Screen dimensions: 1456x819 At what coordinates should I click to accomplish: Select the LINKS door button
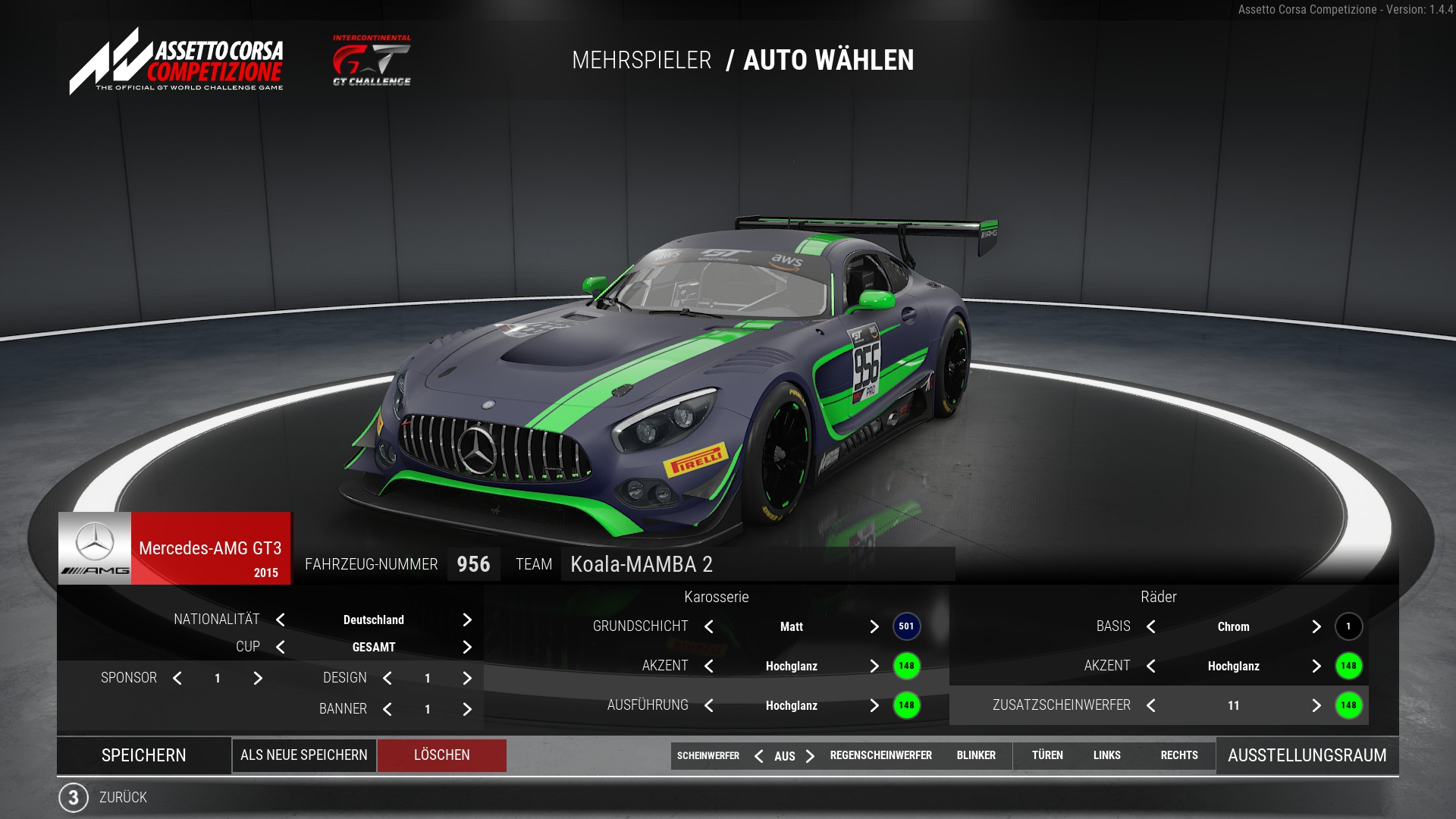(1106, 755)
